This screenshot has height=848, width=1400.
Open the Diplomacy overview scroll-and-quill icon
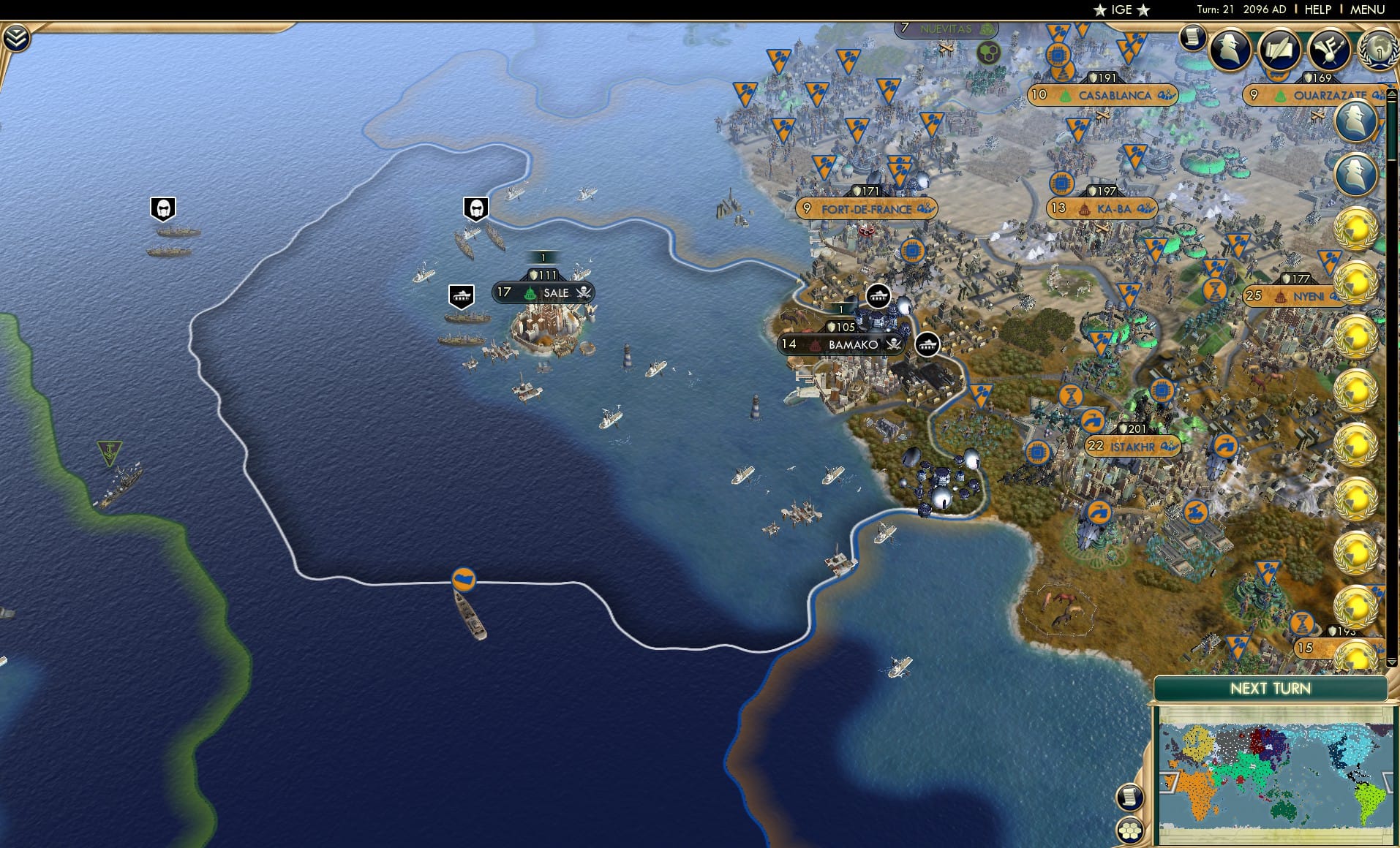(x=1279, y=49)
